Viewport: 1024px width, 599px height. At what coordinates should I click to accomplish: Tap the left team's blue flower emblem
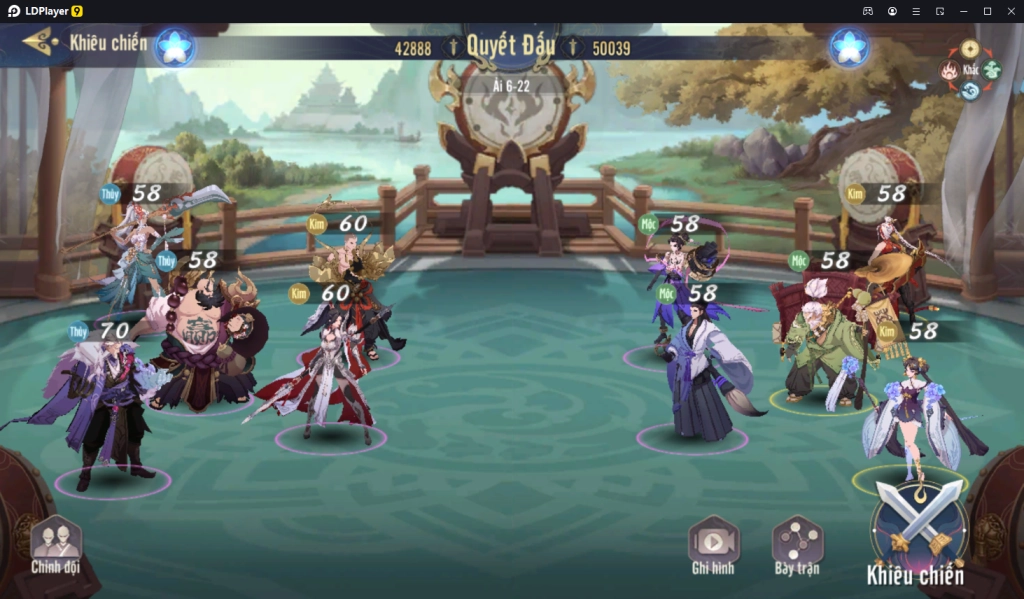(x=175, y=47)
